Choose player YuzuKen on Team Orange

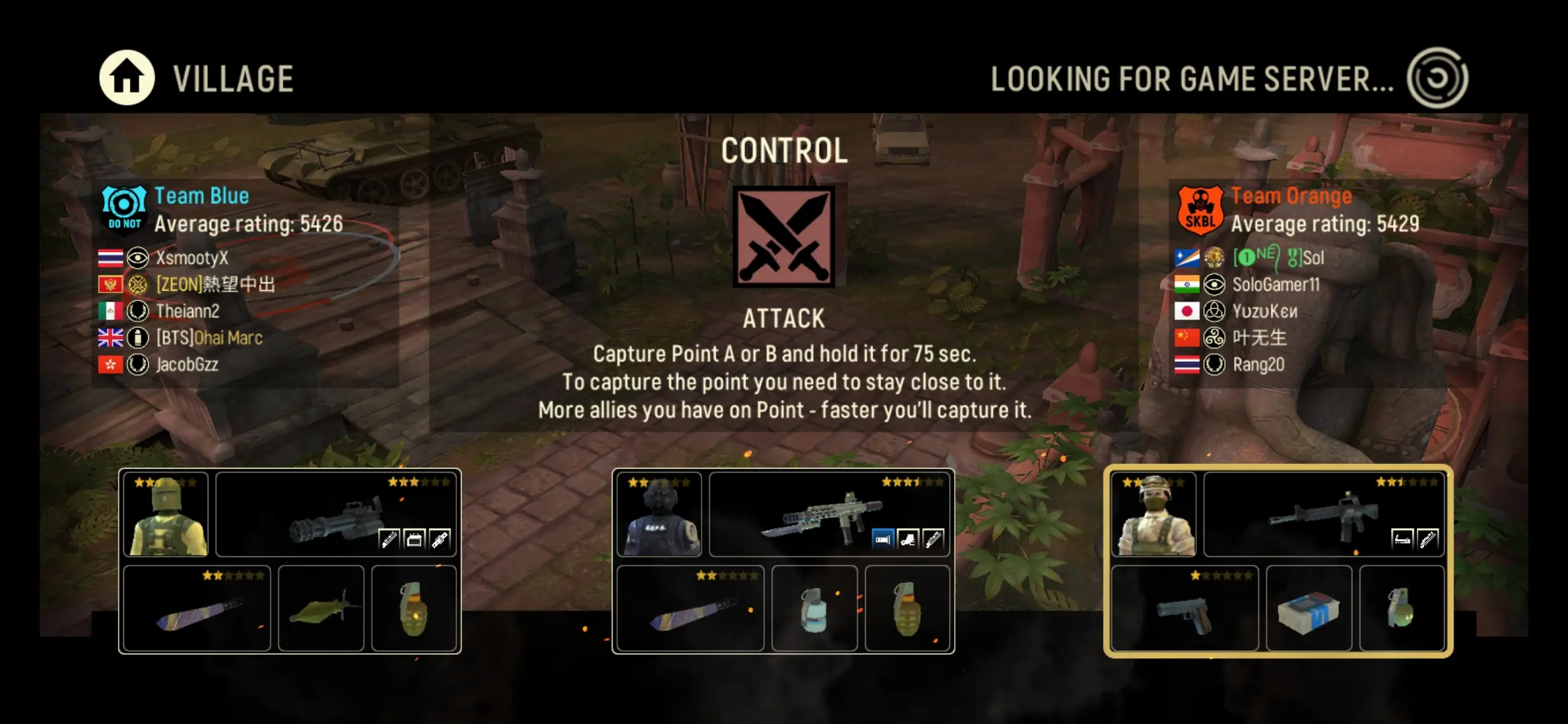(1264, 311)
